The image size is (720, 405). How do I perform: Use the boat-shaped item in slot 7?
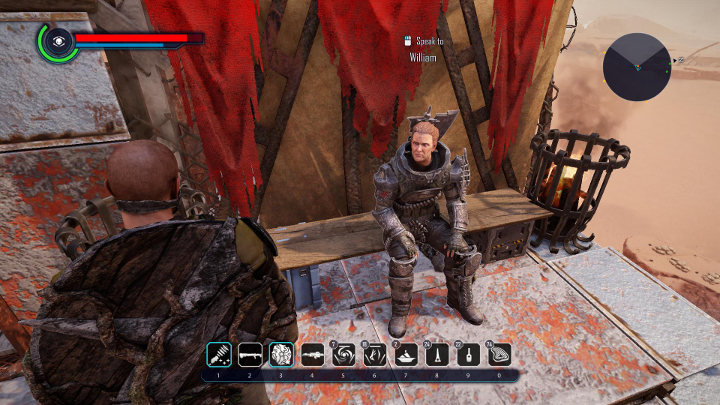click(407, 354)
